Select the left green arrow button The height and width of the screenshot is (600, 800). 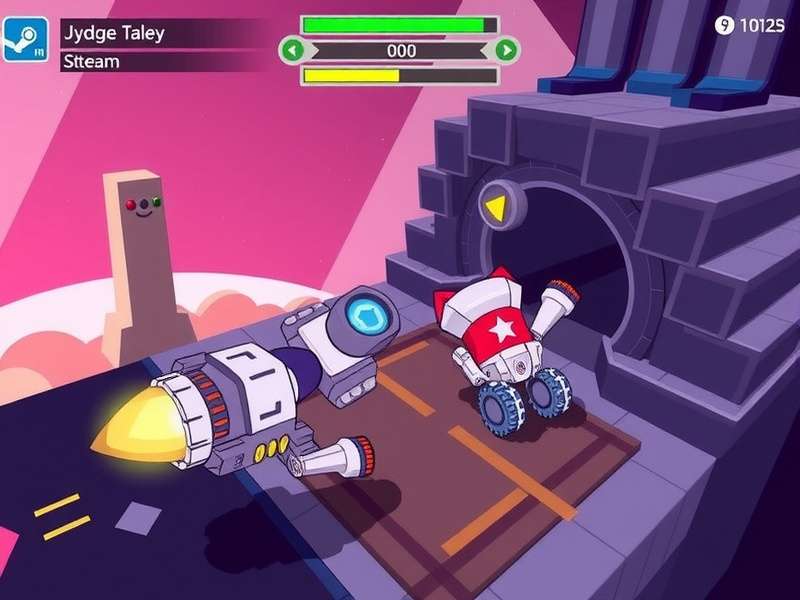[291, 49]
